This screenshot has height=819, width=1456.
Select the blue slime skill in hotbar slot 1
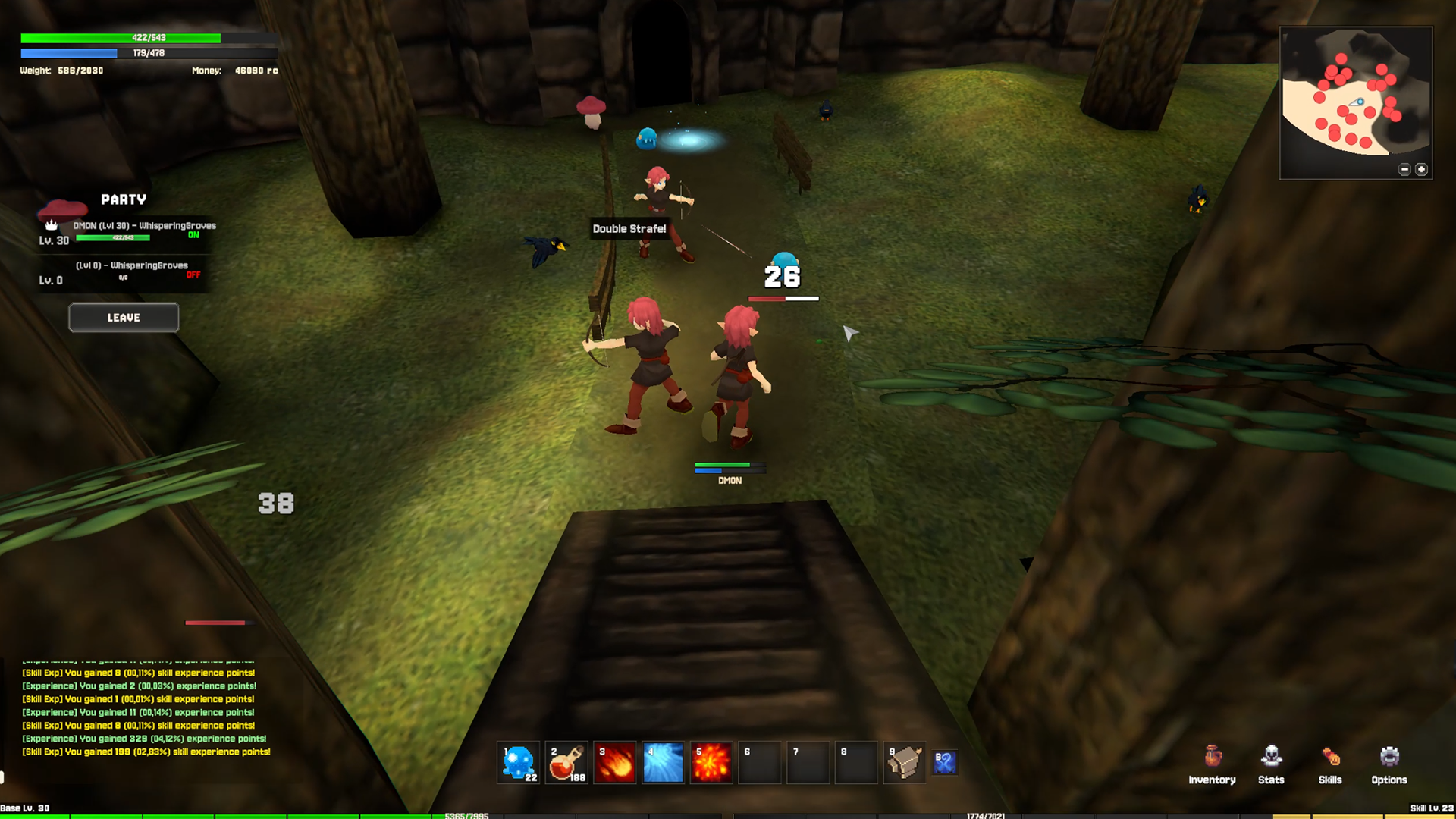517,762
